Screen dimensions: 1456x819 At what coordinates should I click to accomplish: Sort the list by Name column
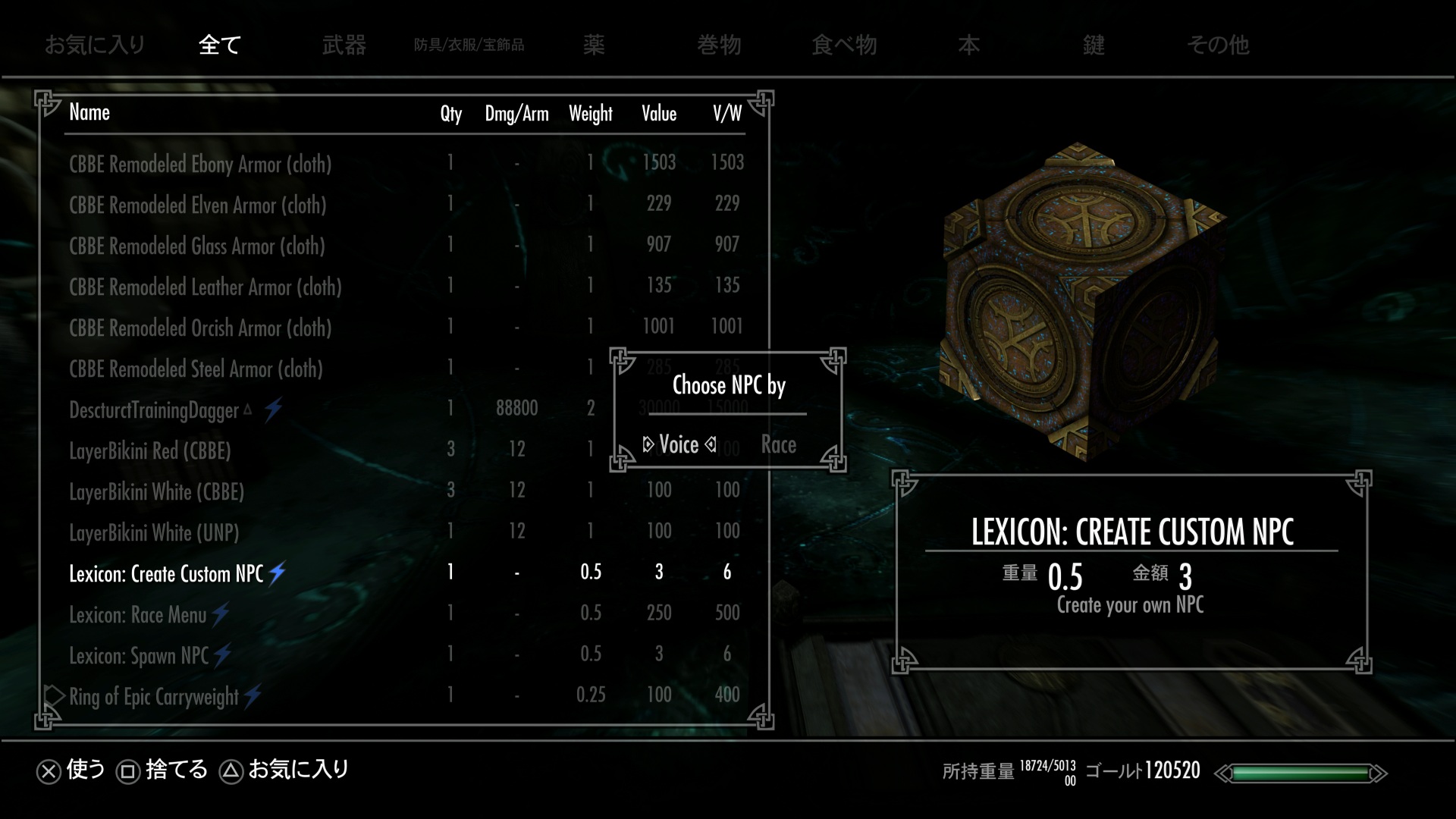tap(89, 112)
